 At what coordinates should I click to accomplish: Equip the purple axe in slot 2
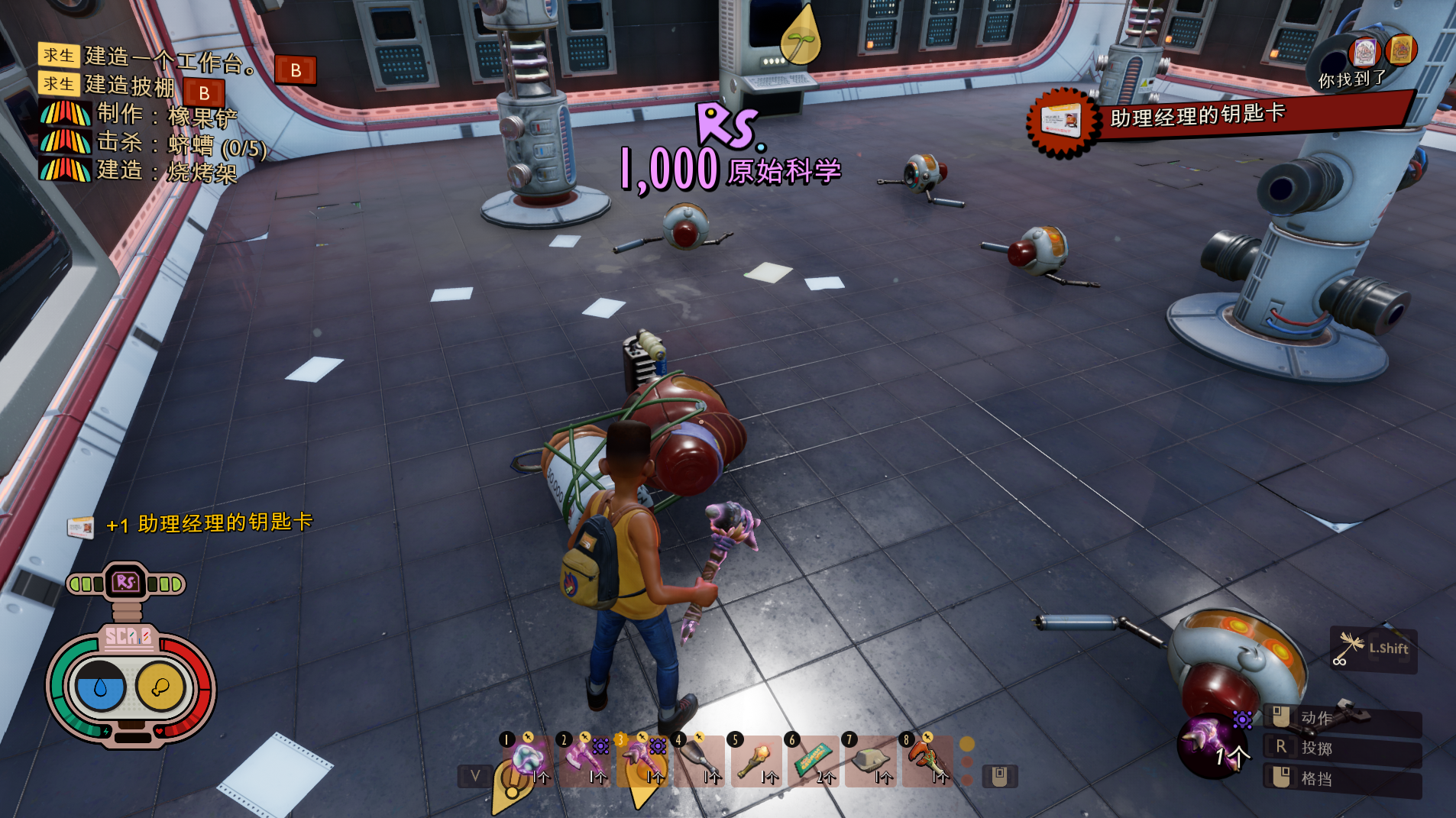[585, 761]
